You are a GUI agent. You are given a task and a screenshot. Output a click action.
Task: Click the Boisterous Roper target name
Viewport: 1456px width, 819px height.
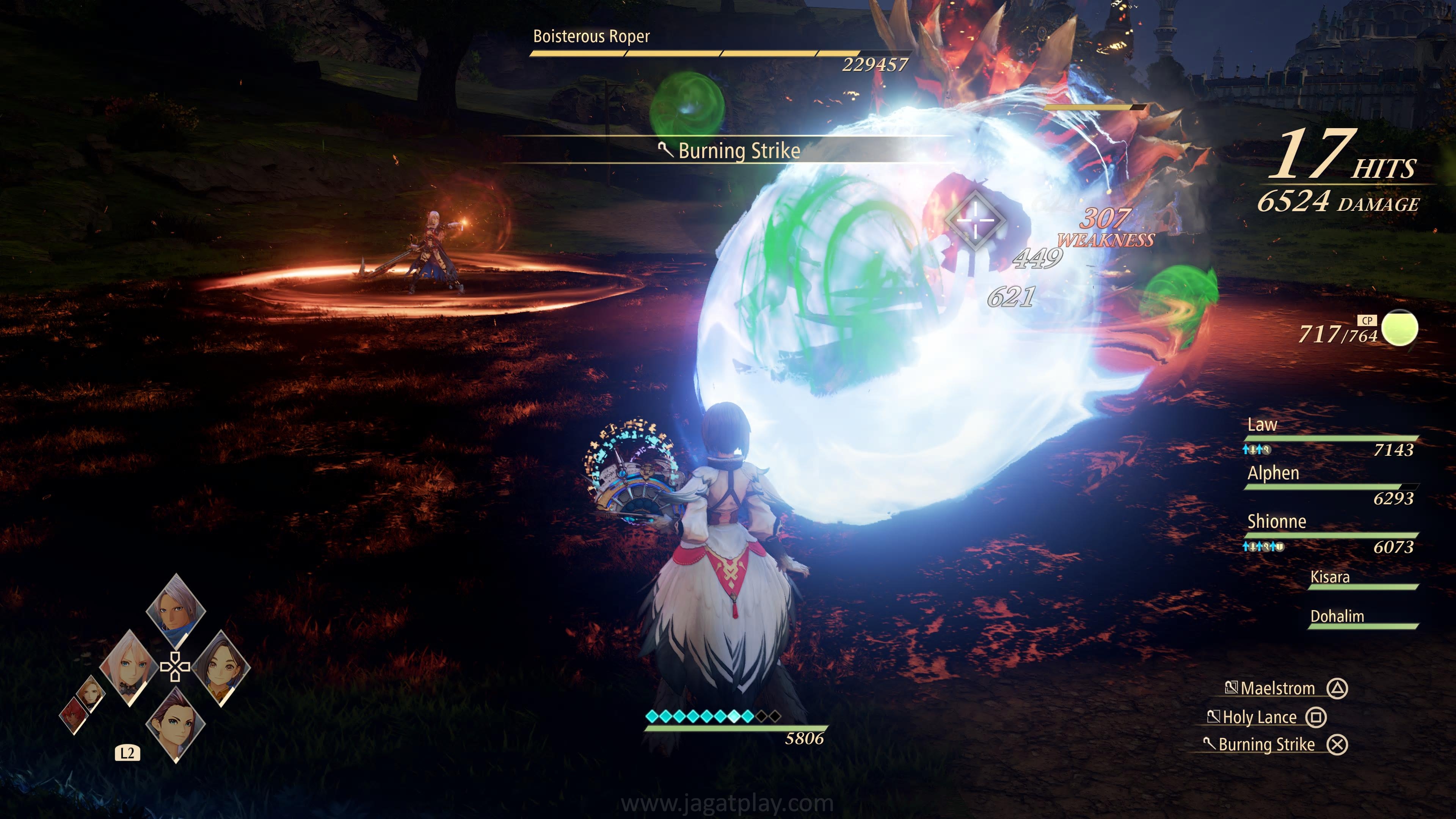pos(591,37)
